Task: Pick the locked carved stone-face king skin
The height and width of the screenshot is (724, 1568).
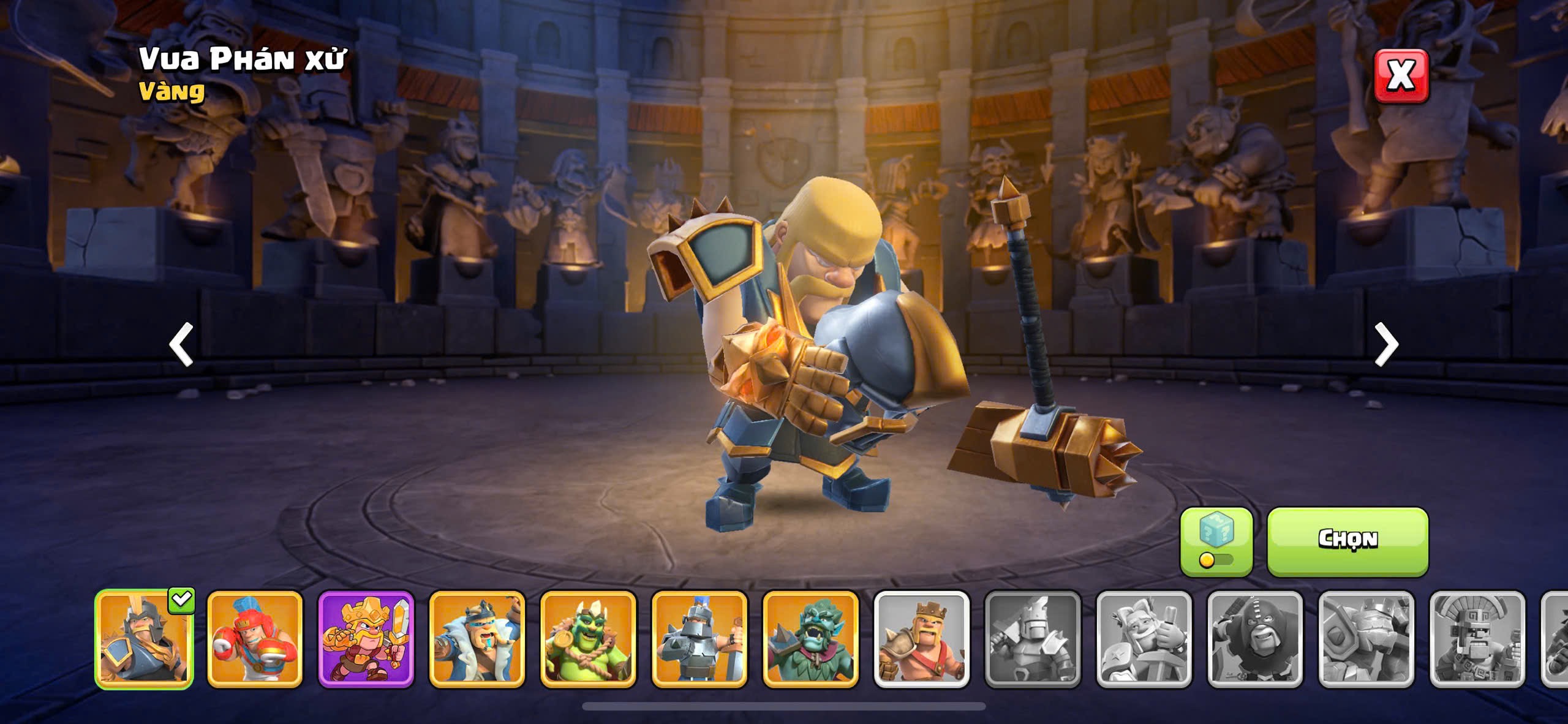Action: (x=1477, y=639)
